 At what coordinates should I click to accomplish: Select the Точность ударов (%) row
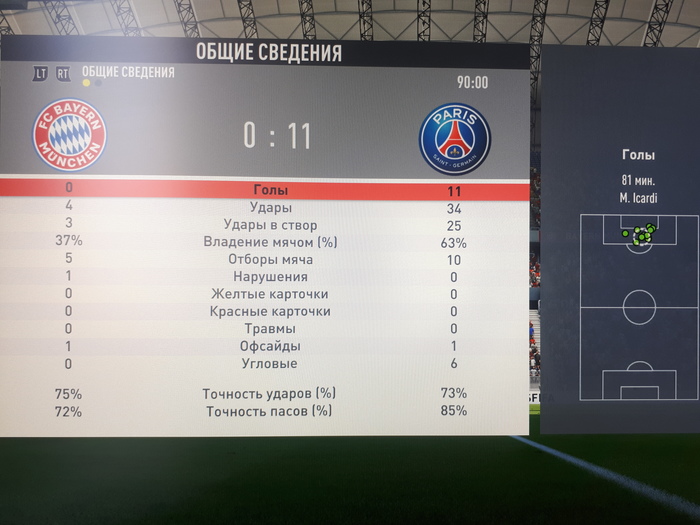point(269,394)
